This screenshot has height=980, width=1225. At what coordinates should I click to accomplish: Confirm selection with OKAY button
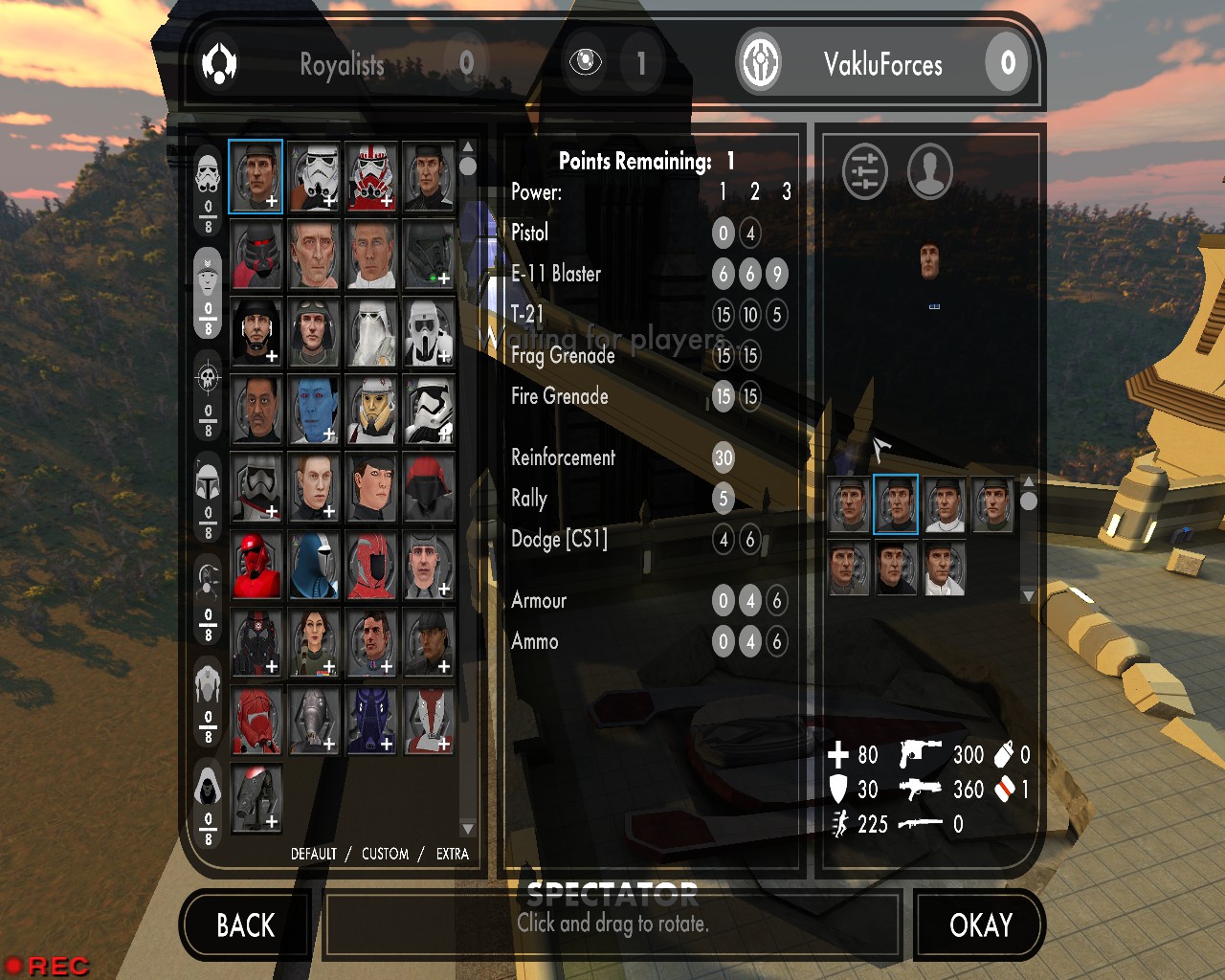tap(980, 925)
